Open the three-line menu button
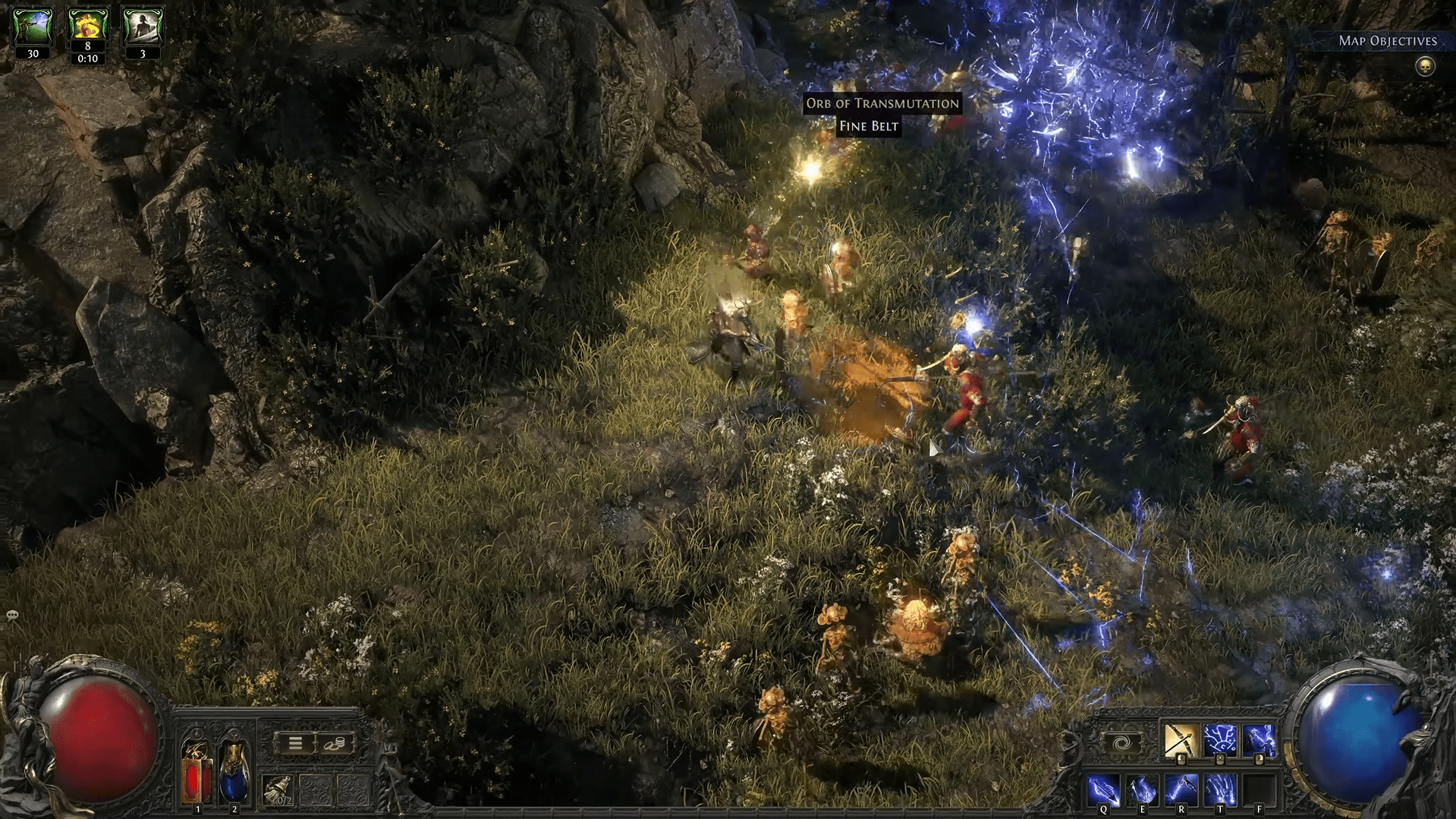 click(x=295, y=744)
